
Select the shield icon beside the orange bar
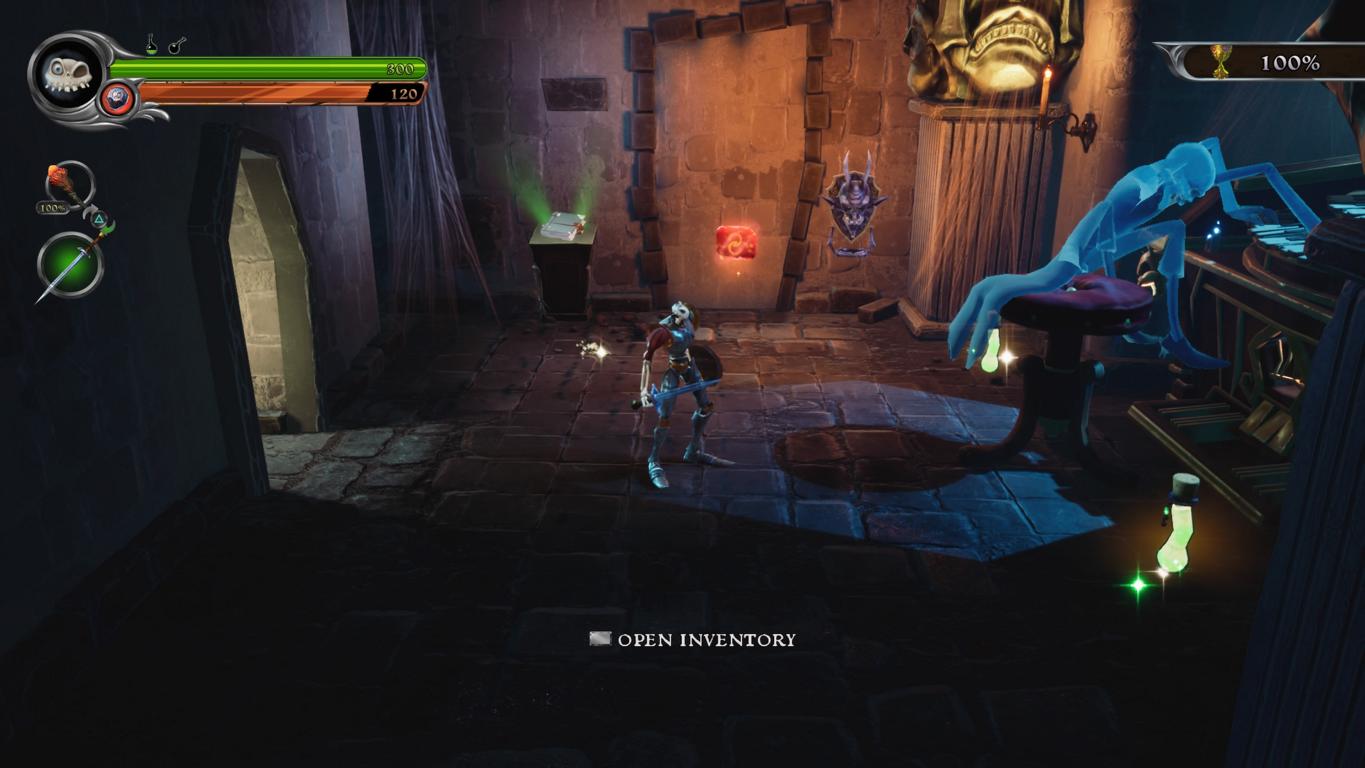pyautogui.click(x=117, y=99)
